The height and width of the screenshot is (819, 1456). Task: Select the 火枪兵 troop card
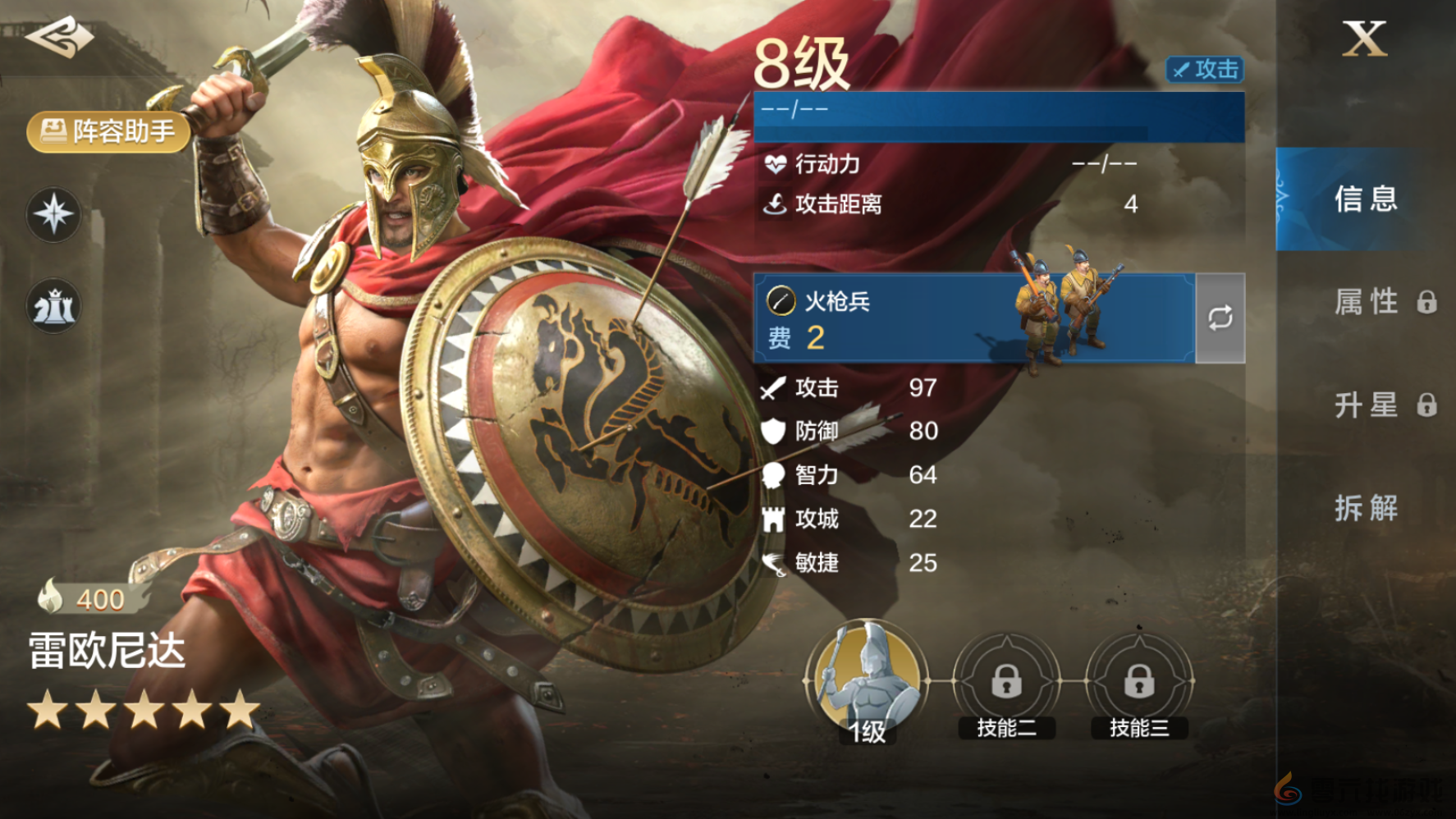(x=974, y=318)
